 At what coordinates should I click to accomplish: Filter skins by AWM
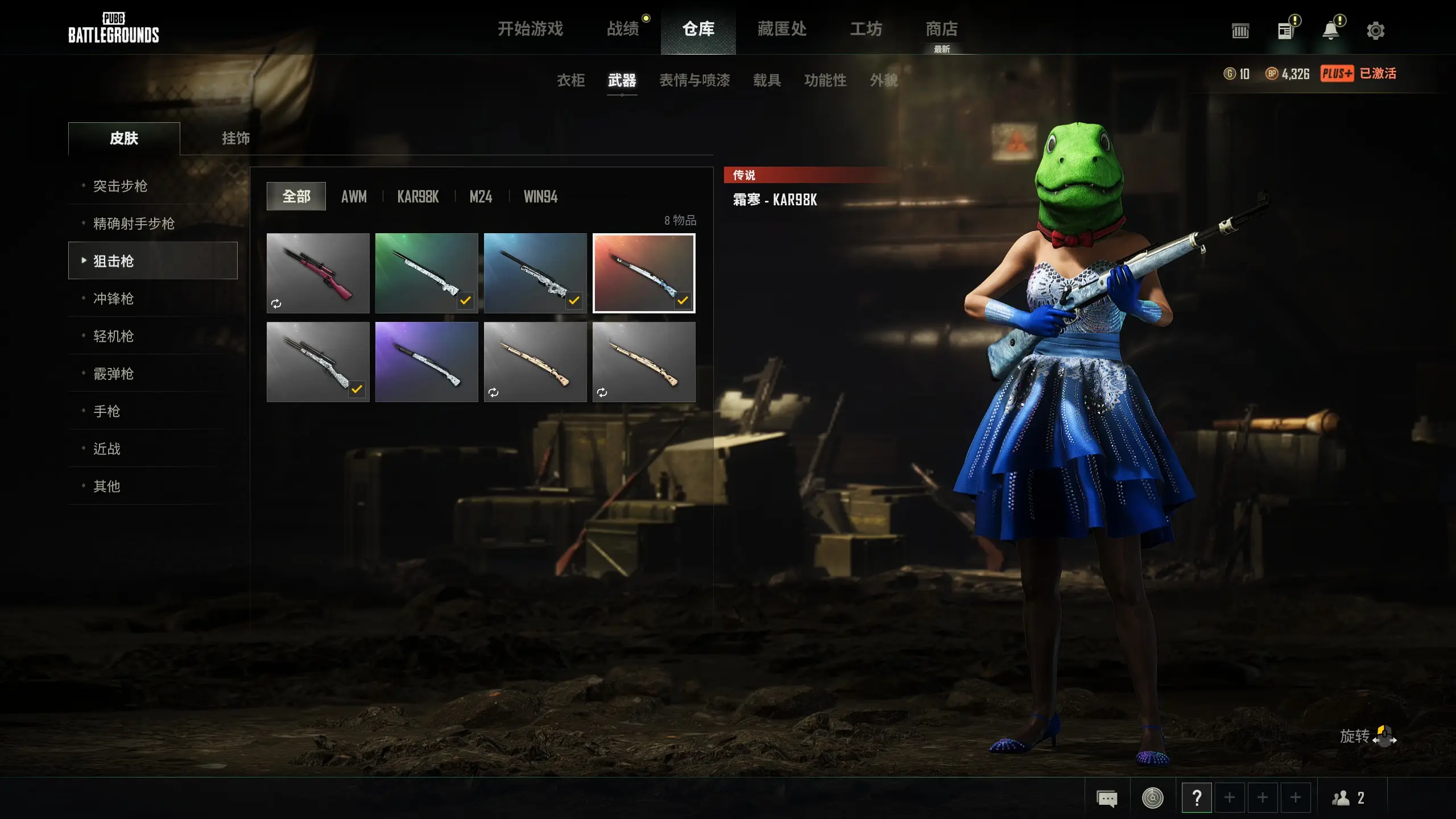point(354,197)
